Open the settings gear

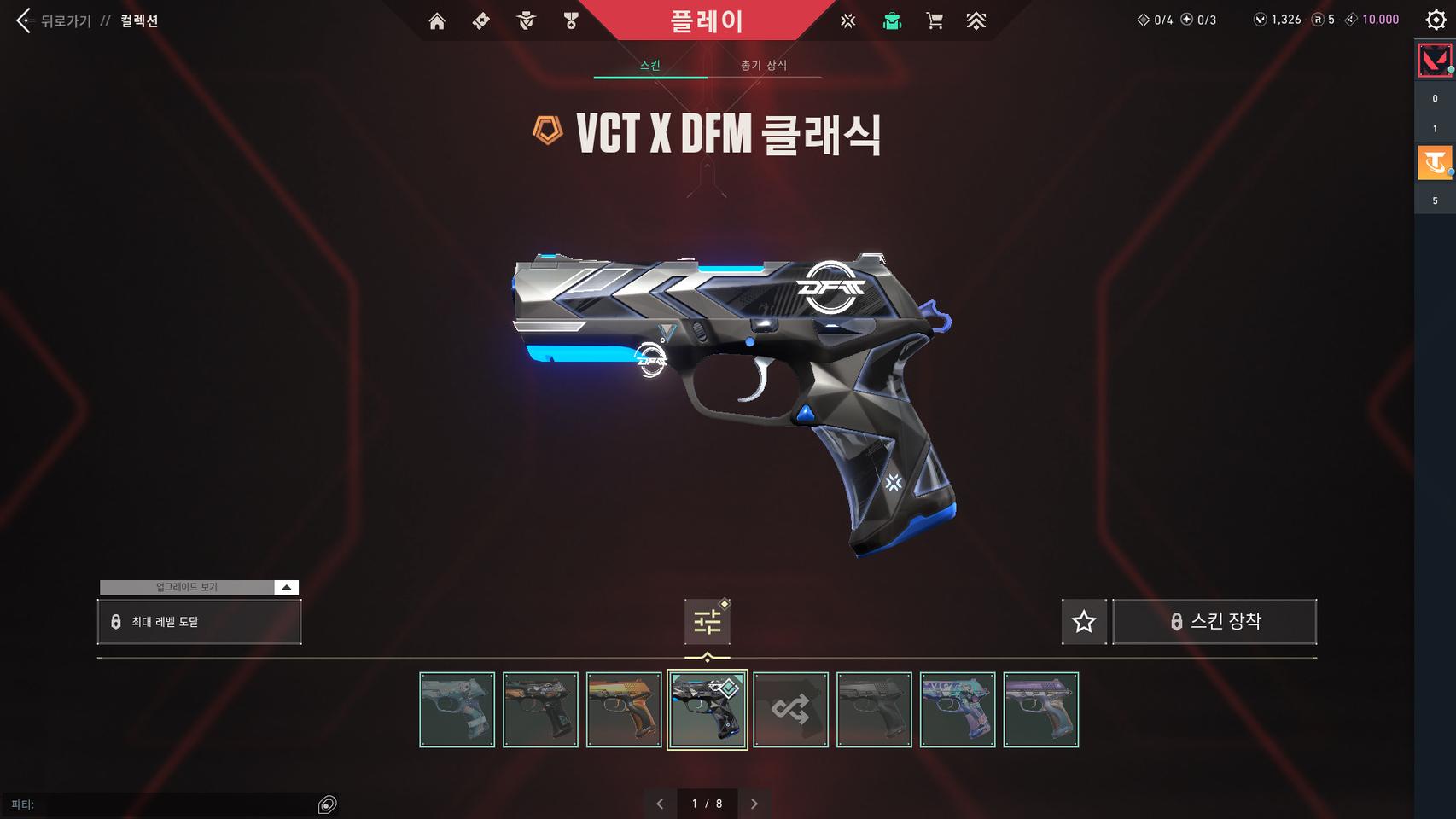point(1436,21)
